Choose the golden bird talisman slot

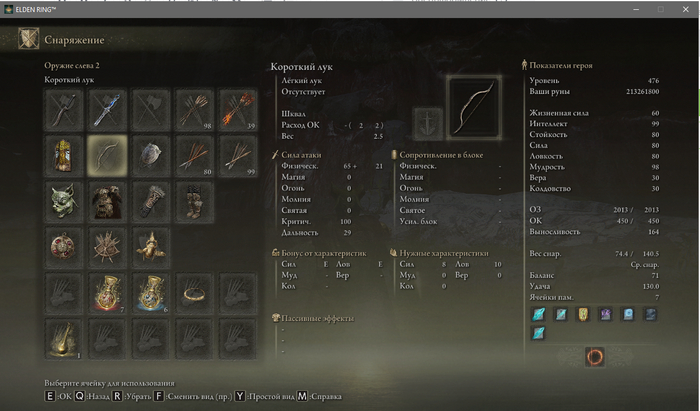pyautogui.click(x=150, y=246)
